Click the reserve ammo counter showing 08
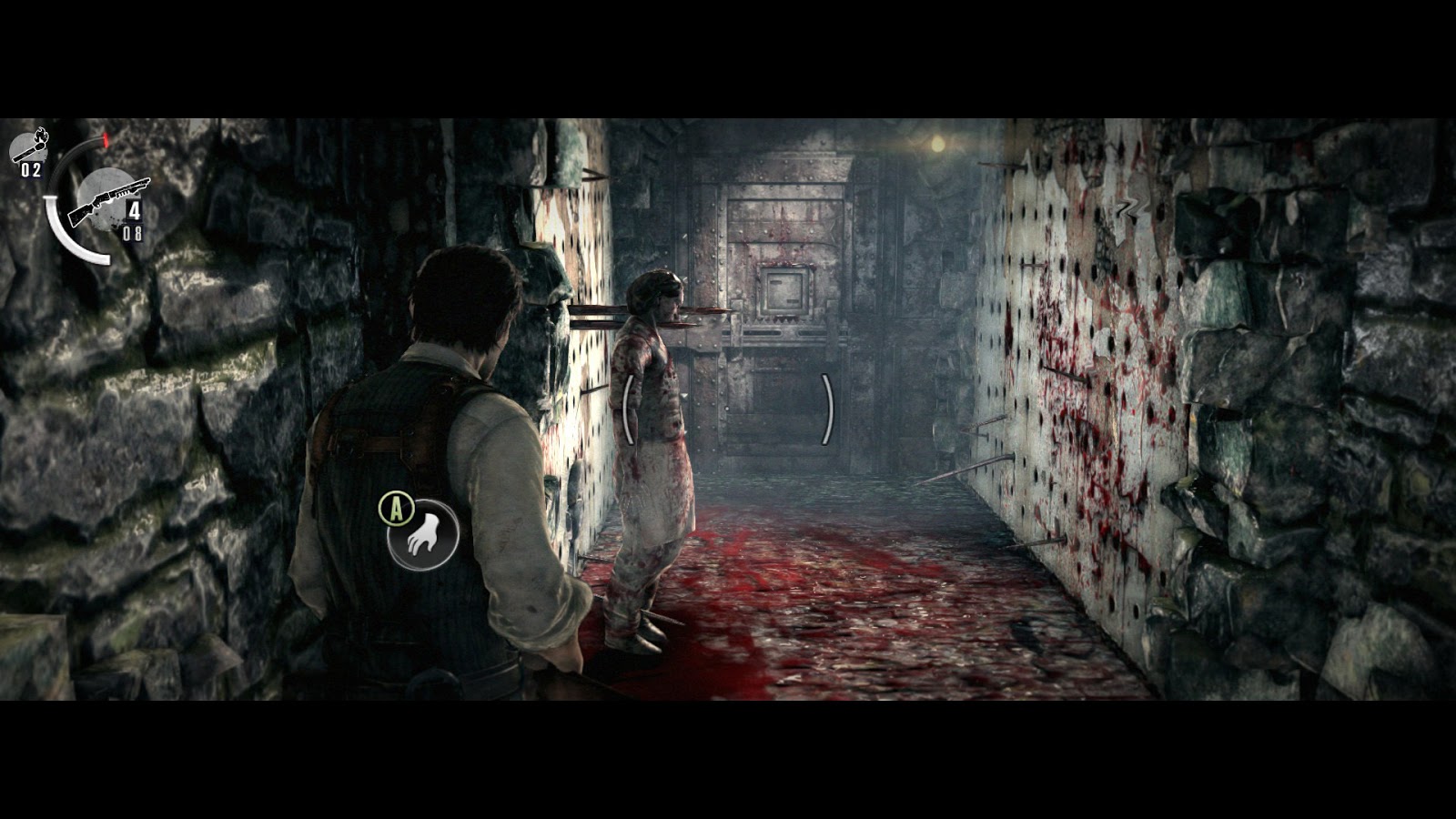This screenshot has height=819, width=1456. 131,231
